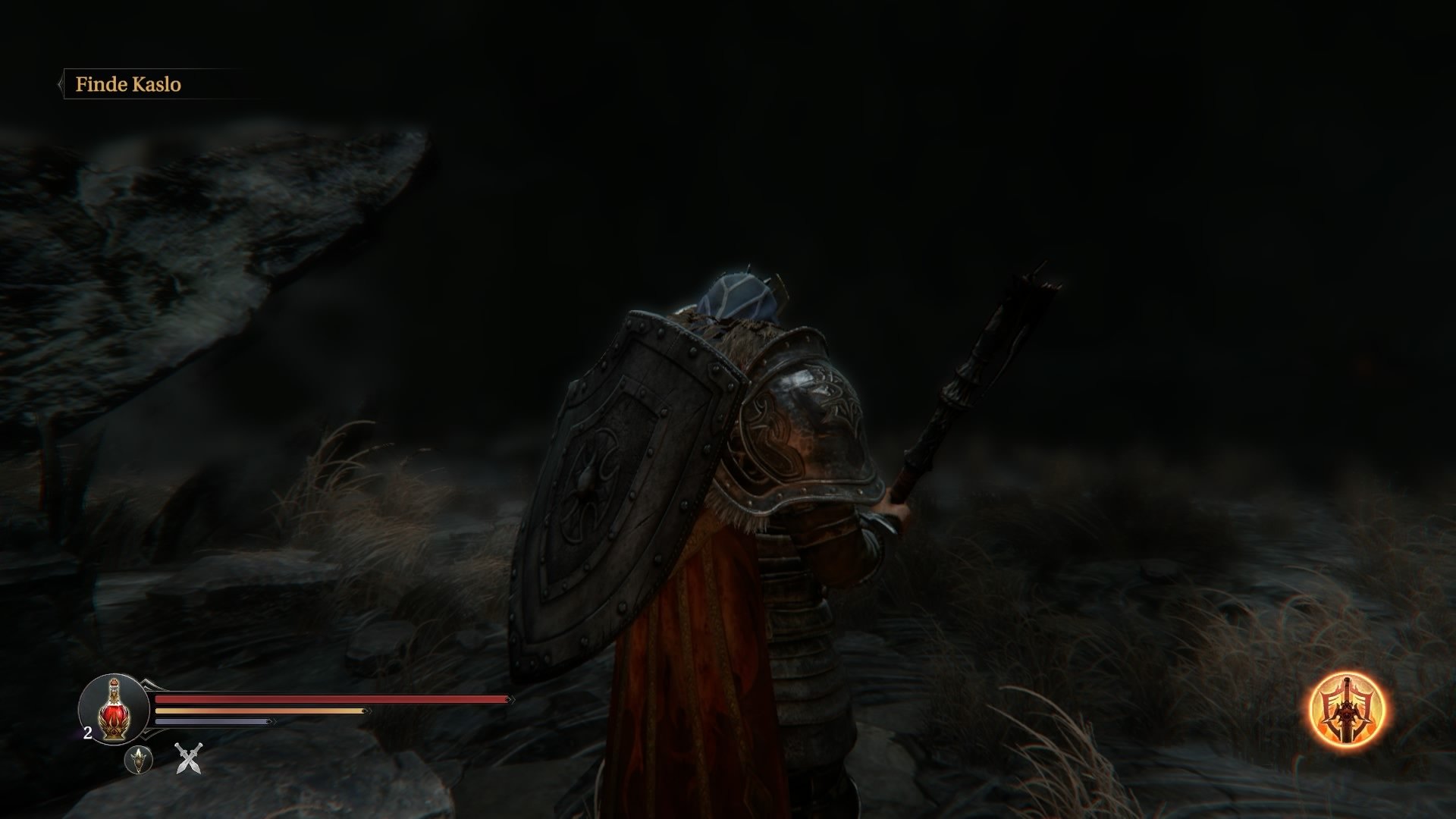1456x819 pixels.
Task: Click the Finde Kaslo quest label link
Action: [x=129, y=85]
